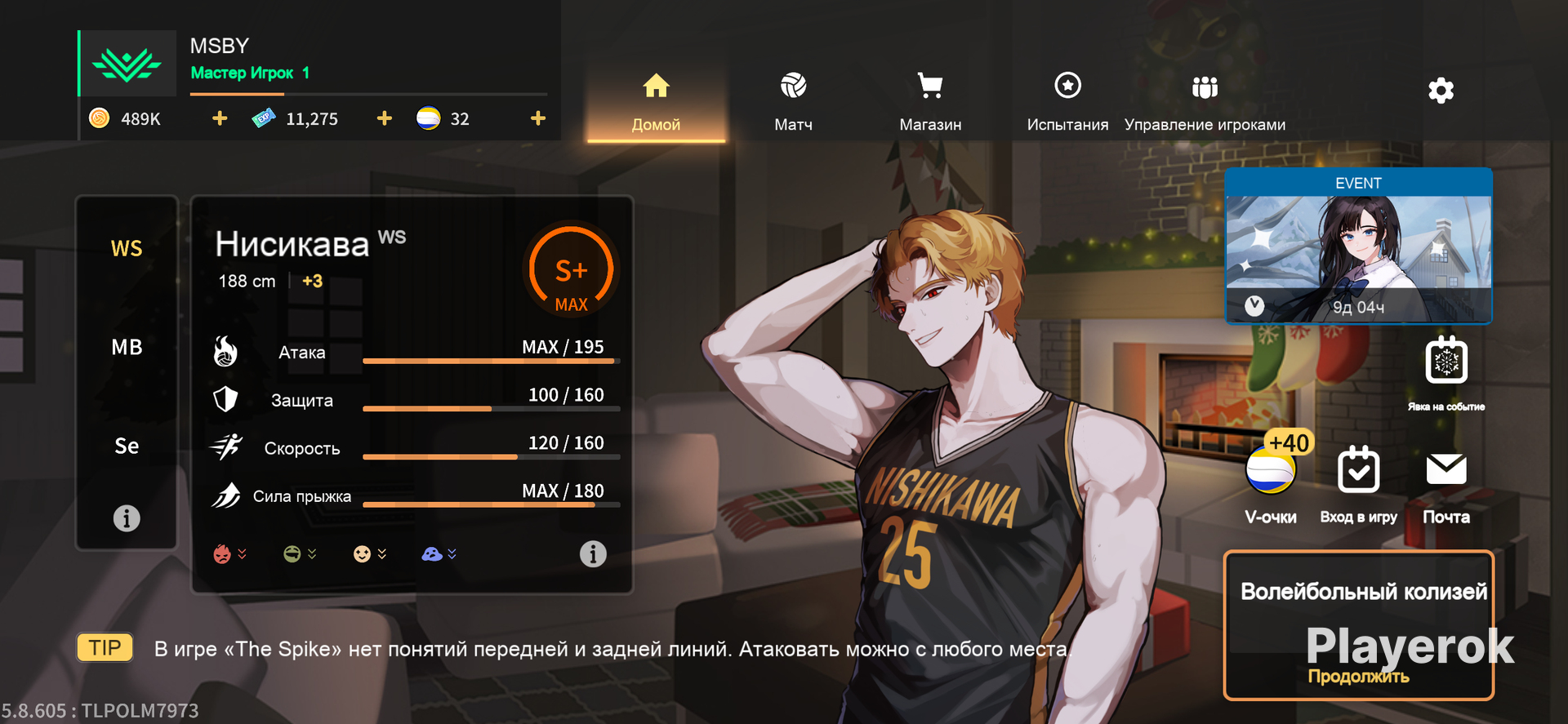Show info in Нисикава's stats panel
This screenshot has width=1568, height=724.
pos(593,554)
